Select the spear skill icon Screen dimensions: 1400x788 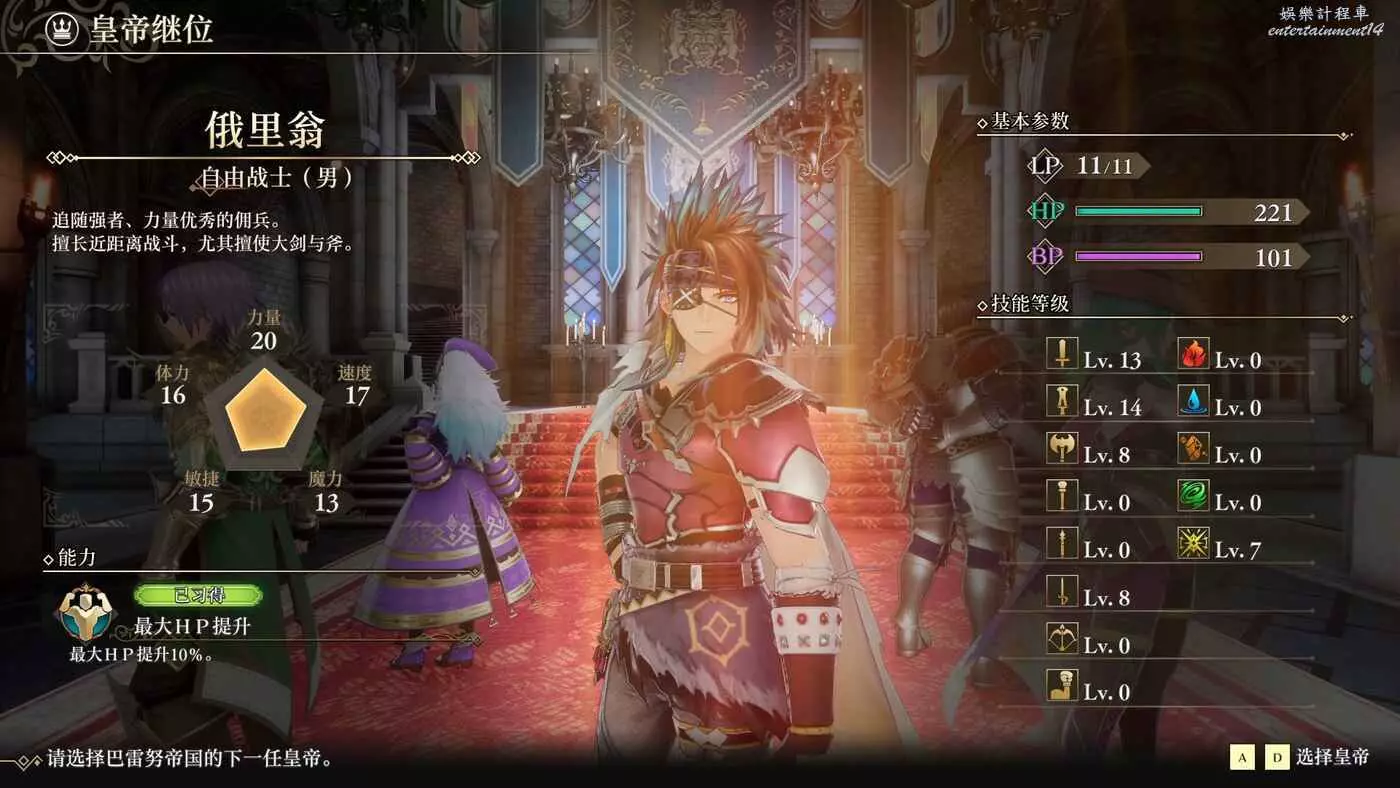(1061, 543)
